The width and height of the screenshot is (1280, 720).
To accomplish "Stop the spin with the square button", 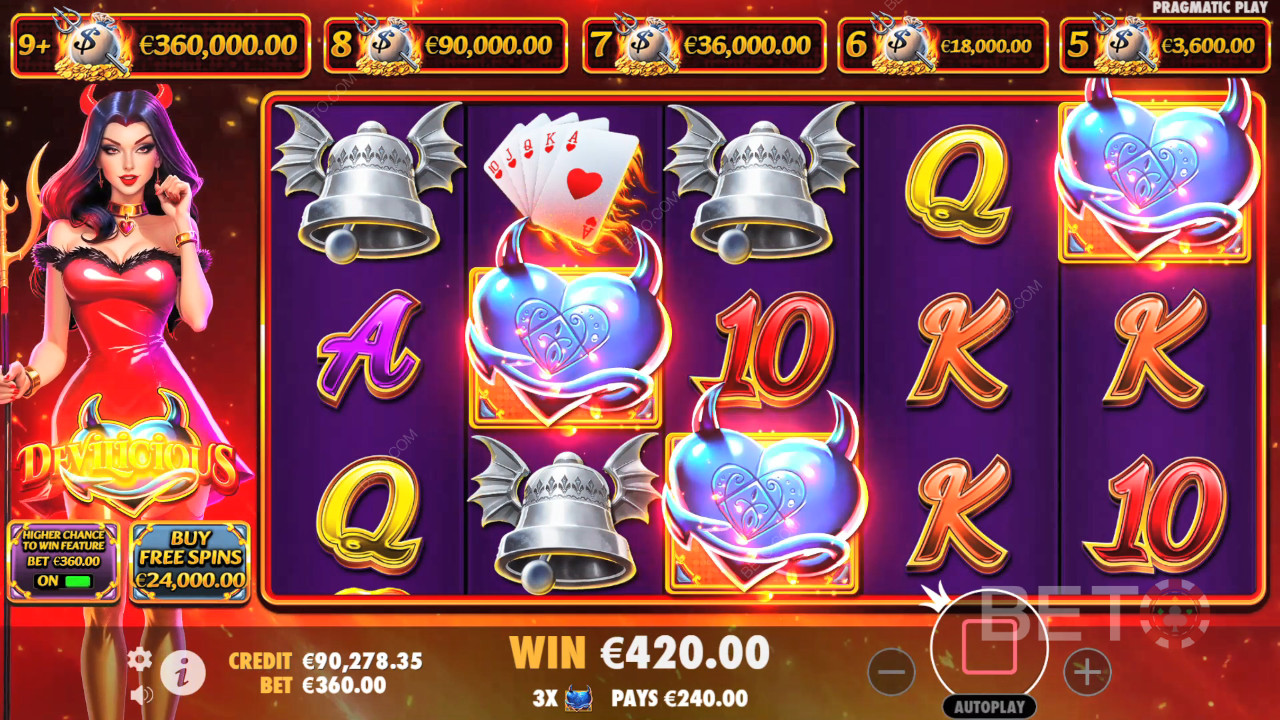I will (x=988, y=647).
